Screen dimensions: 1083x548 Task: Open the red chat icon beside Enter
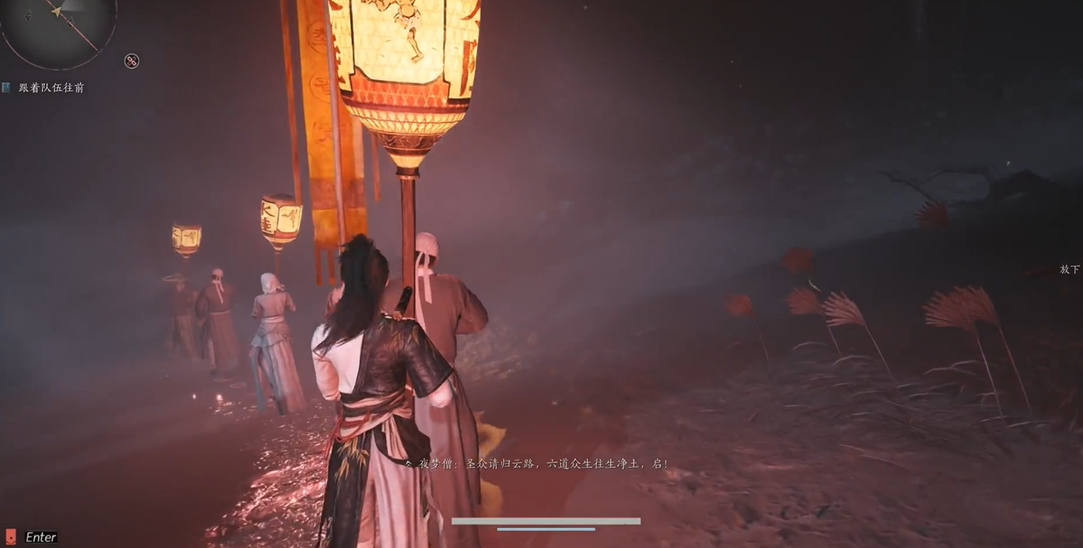pos(11,537)
